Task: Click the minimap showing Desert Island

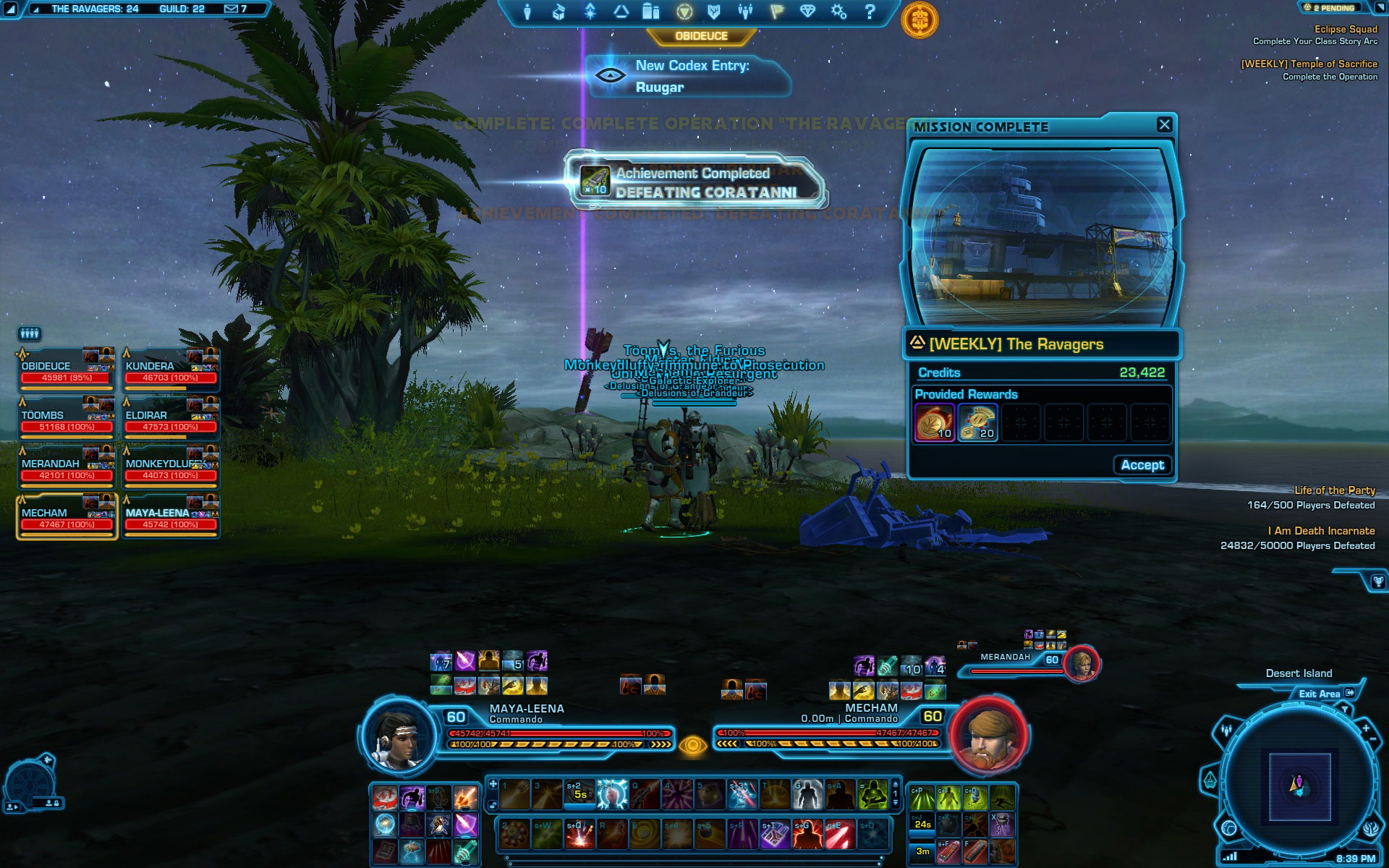Action: coord(1299,784)
